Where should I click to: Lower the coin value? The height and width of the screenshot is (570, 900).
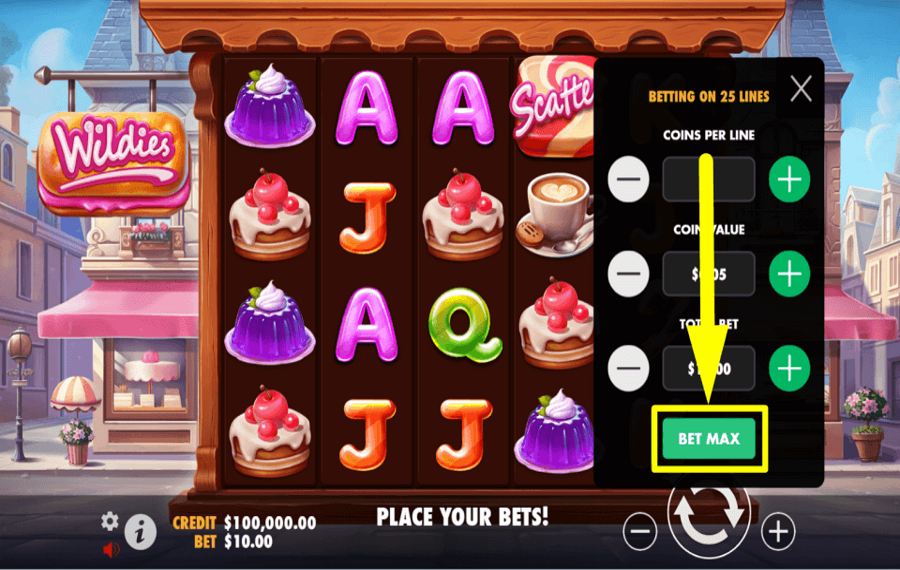[x=629, y=273]
